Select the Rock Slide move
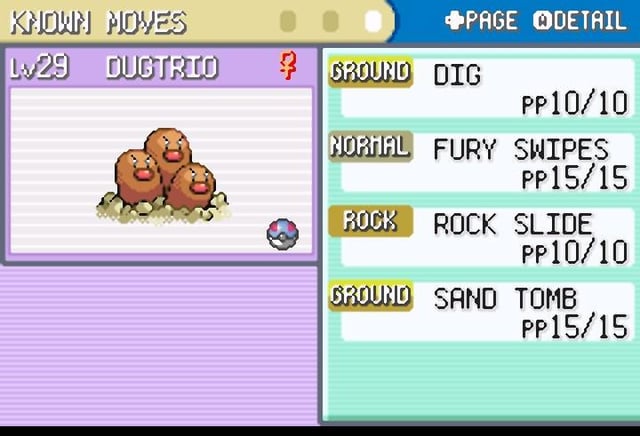This screenshot has height=436, width=640. 480,237
